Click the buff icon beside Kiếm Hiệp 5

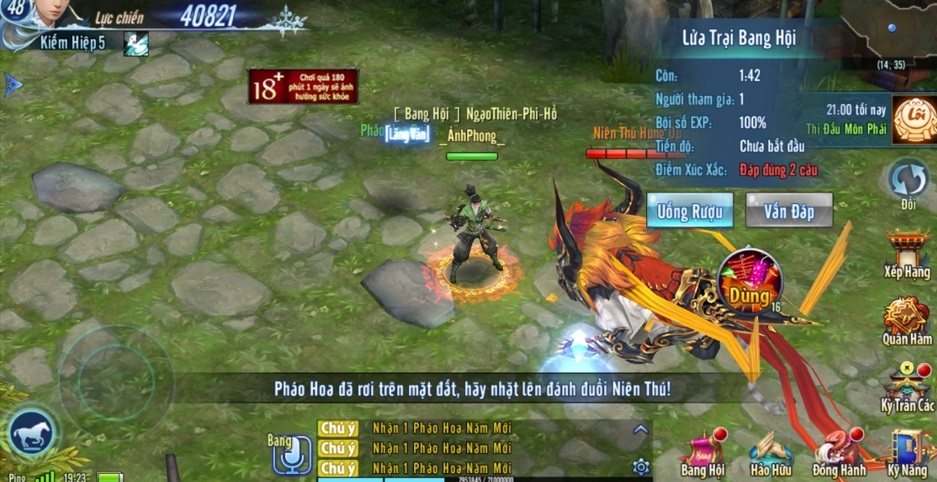[x=135, y=43]
